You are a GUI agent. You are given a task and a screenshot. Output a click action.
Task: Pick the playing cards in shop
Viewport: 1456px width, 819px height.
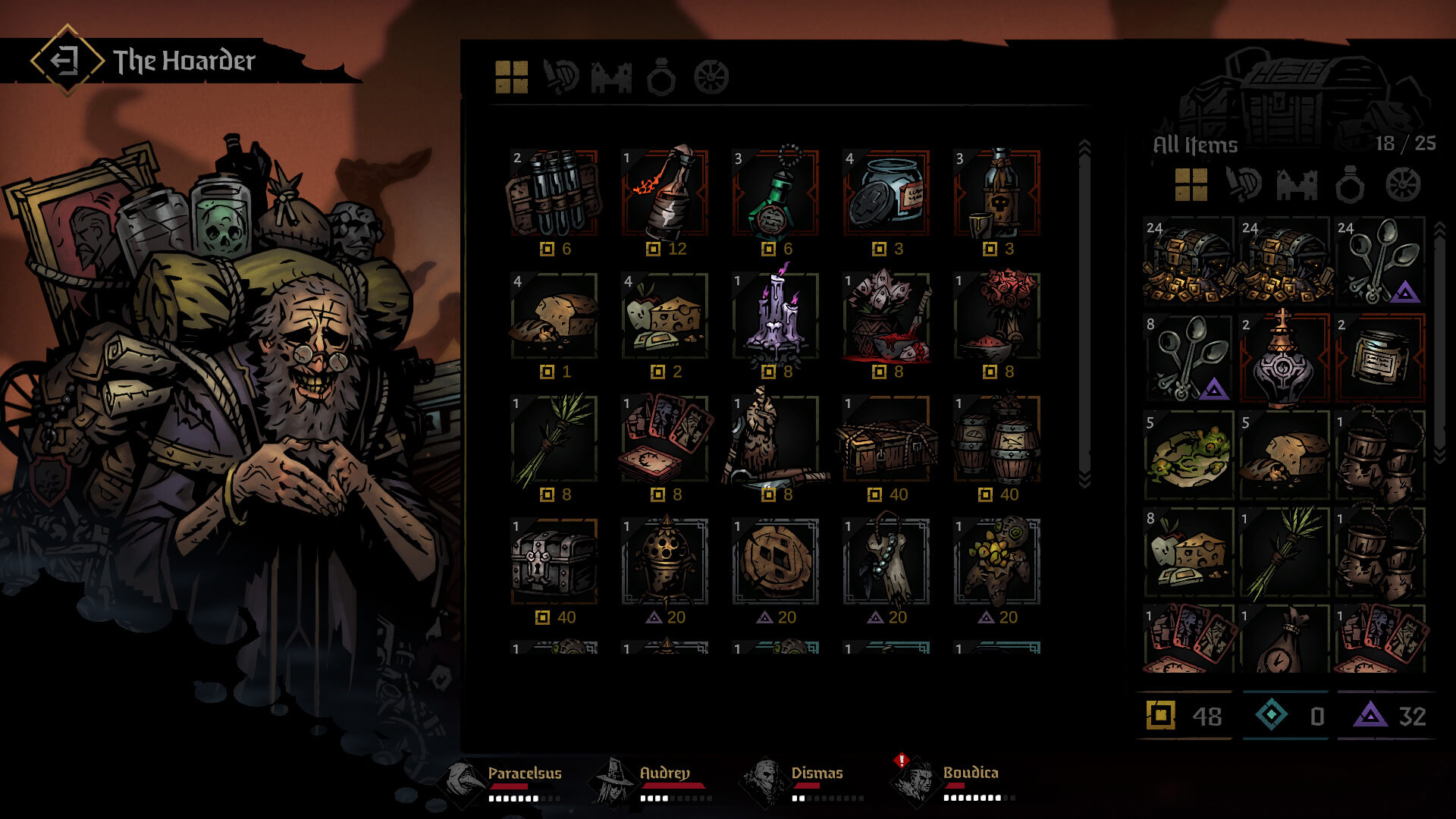click(x=665, y=439)
